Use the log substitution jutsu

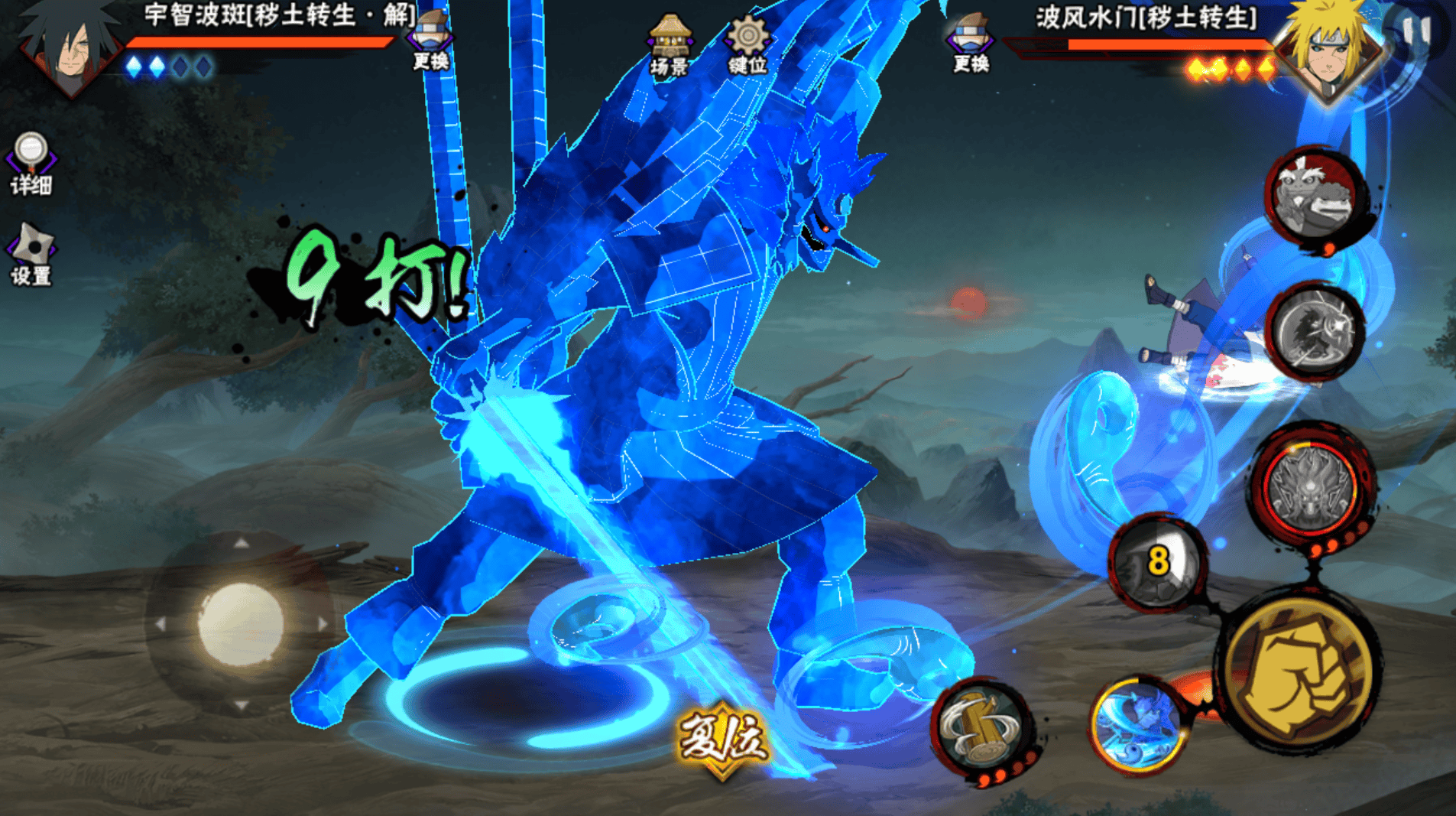click(x=982, y=729)
